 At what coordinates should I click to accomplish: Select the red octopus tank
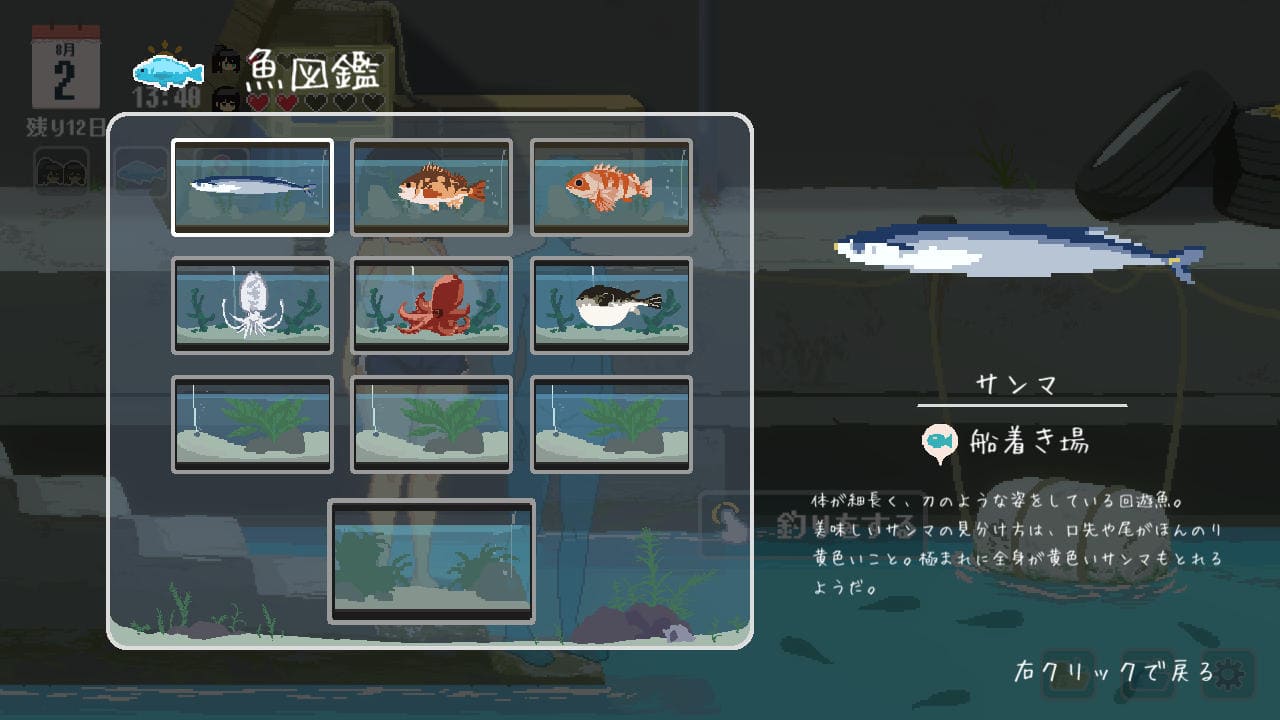point(431,305)
